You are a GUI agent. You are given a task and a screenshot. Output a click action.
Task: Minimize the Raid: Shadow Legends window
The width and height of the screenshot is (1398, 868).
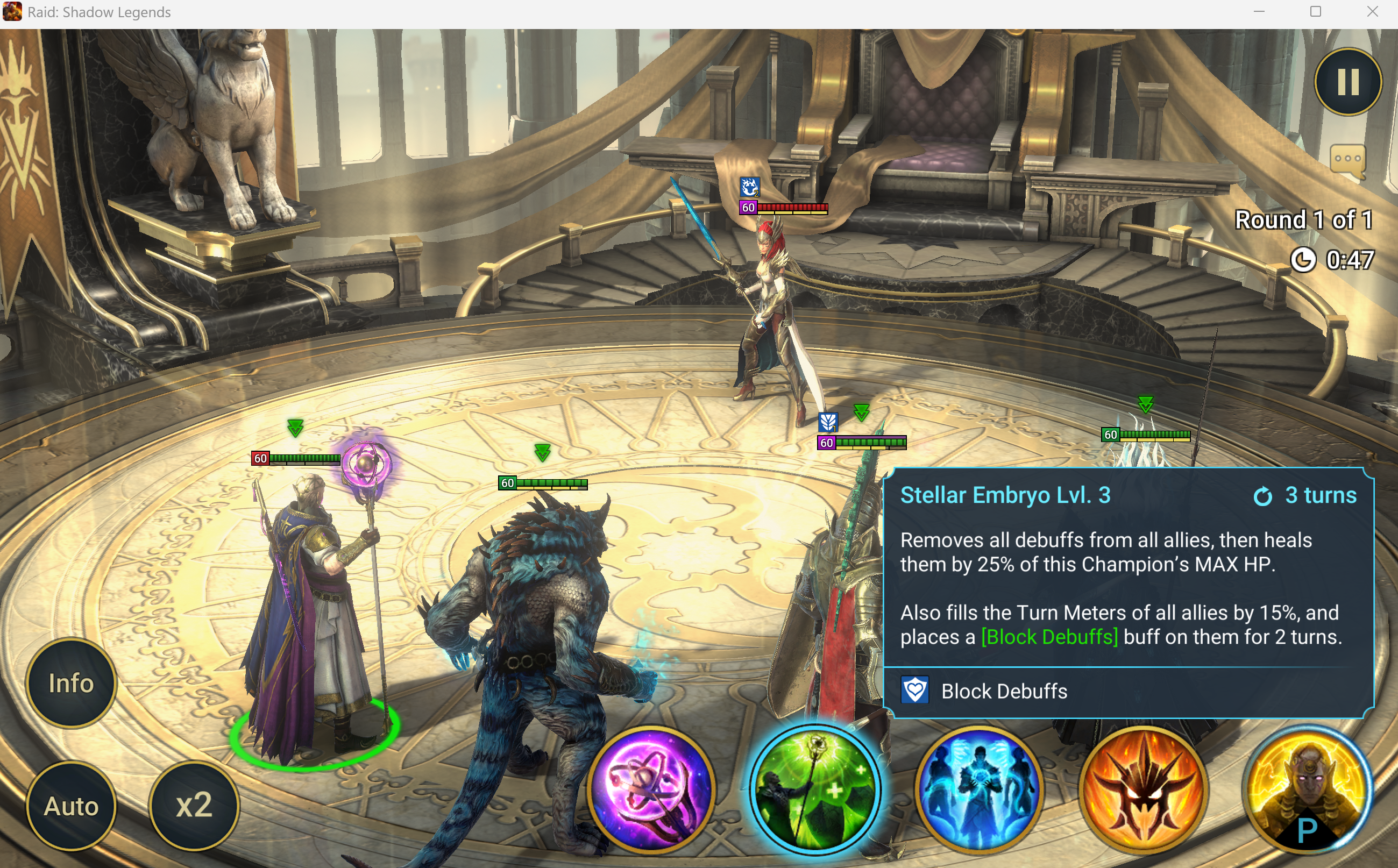pyautogui.click(x=1259, y=12)
